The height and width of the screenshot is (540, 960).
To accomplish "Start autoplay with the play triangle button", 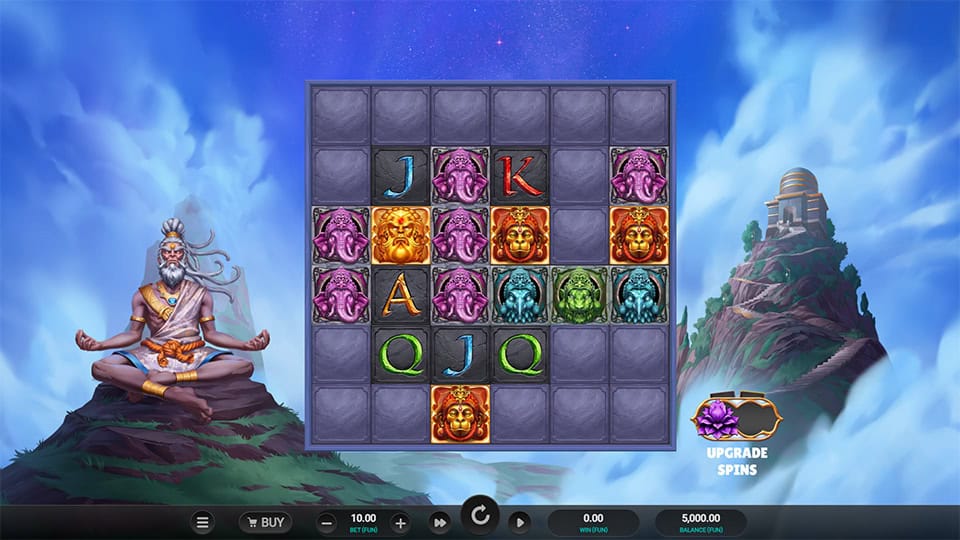I will [520, 522].
